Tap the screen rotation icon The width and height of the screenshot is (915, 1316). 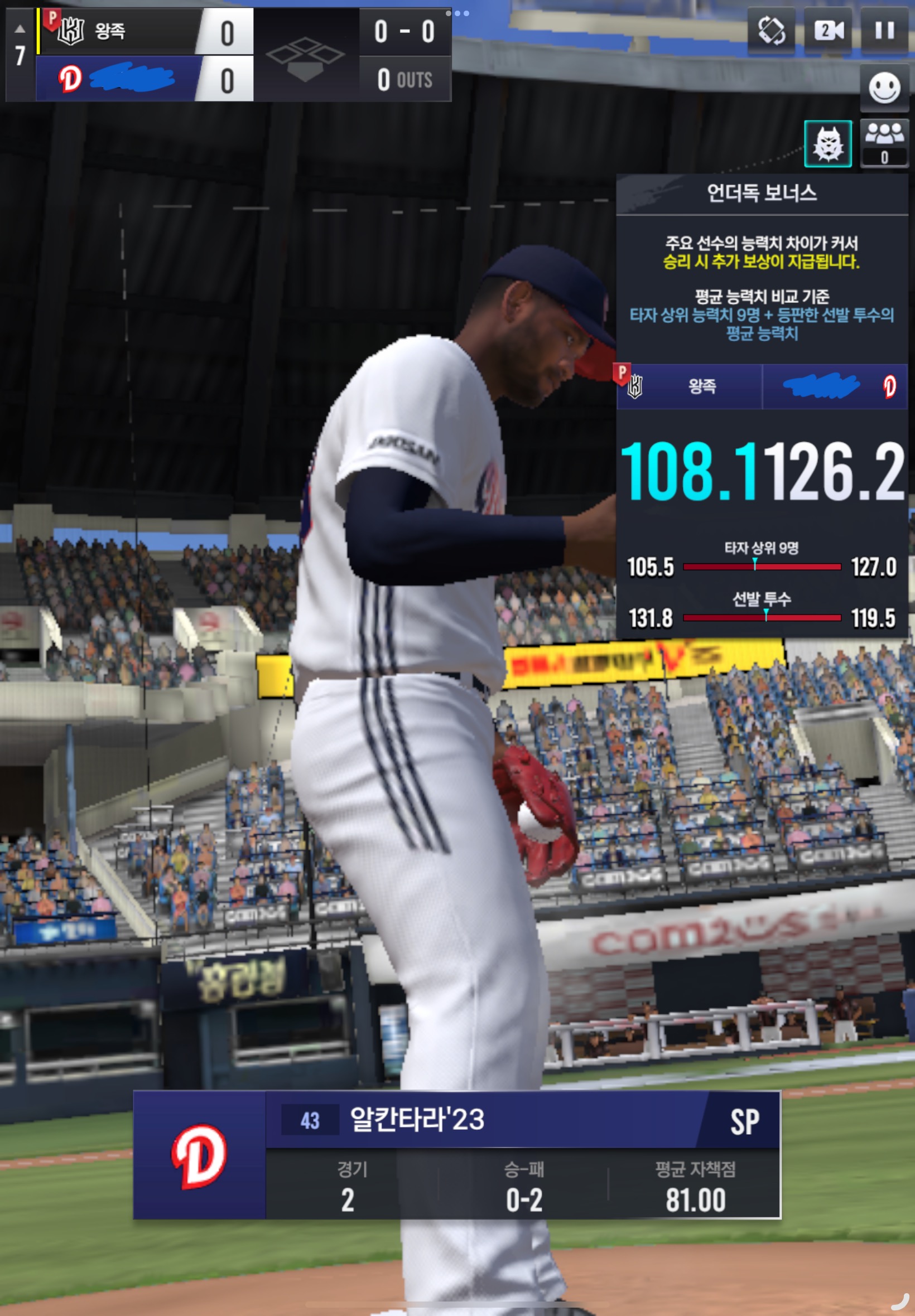pyautogui.click(x=771, y=30)
